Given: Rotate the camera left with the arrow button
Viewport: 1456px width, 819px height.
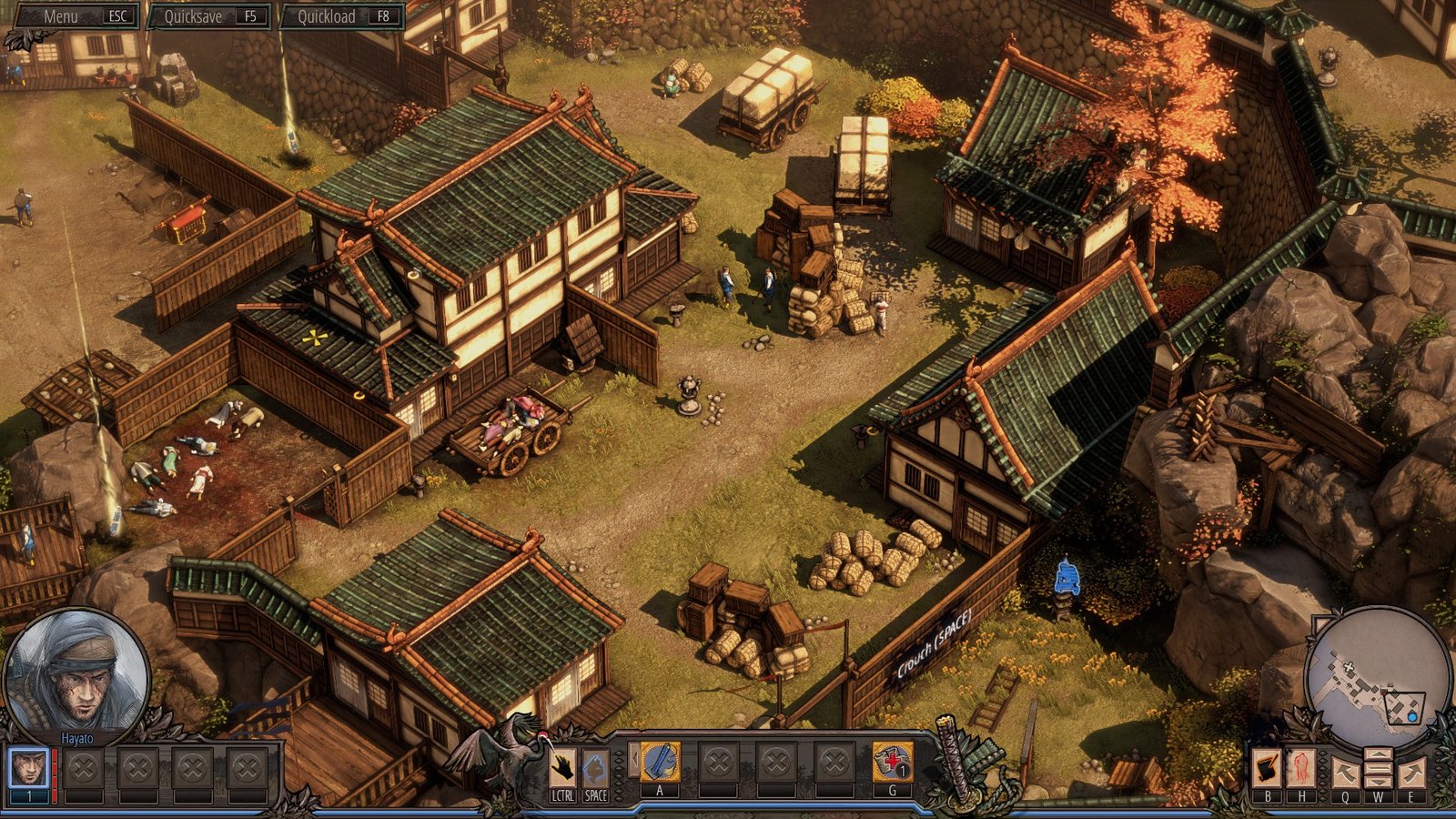Looking at the screenshot, I should [x=1345, y=773].
